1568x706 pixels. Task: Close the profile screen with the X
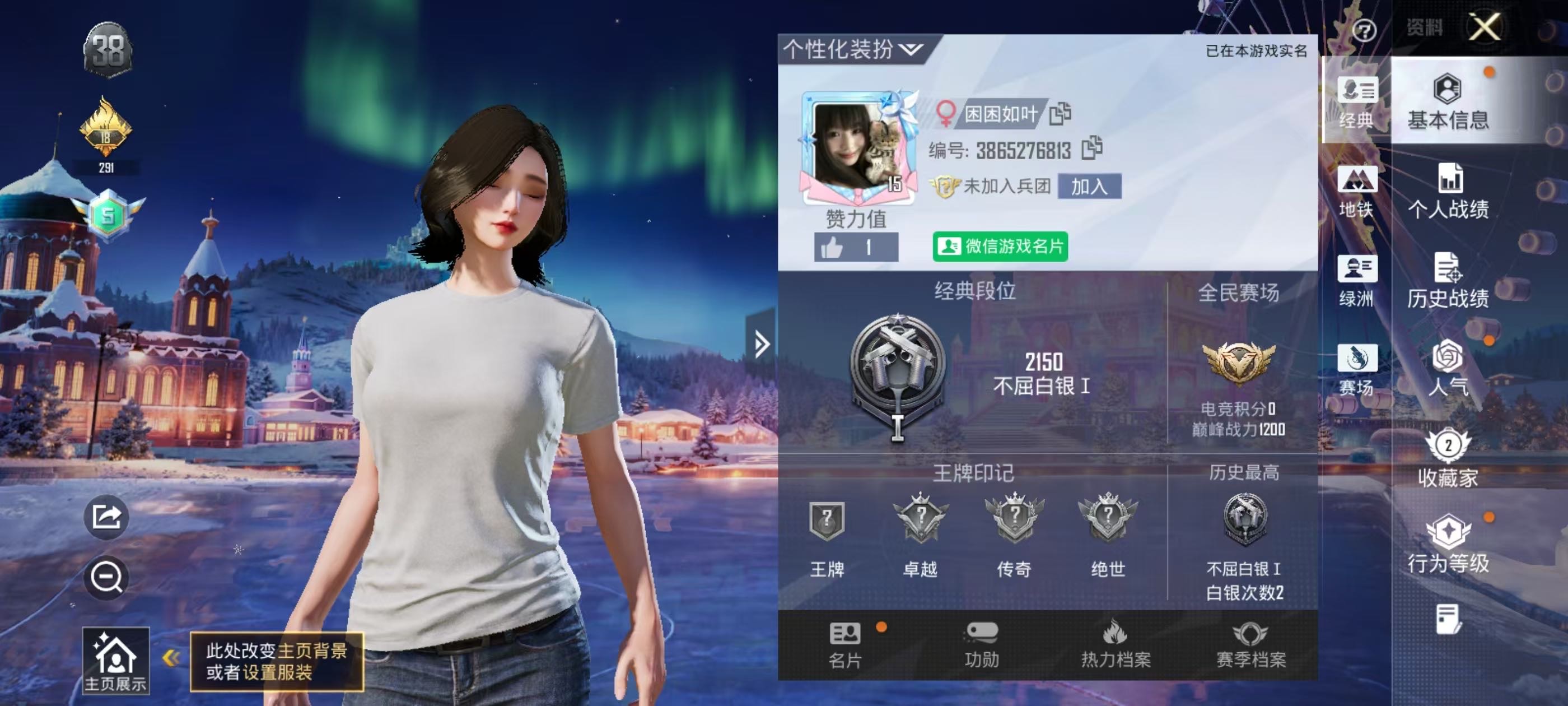(x=1484, y=27)
